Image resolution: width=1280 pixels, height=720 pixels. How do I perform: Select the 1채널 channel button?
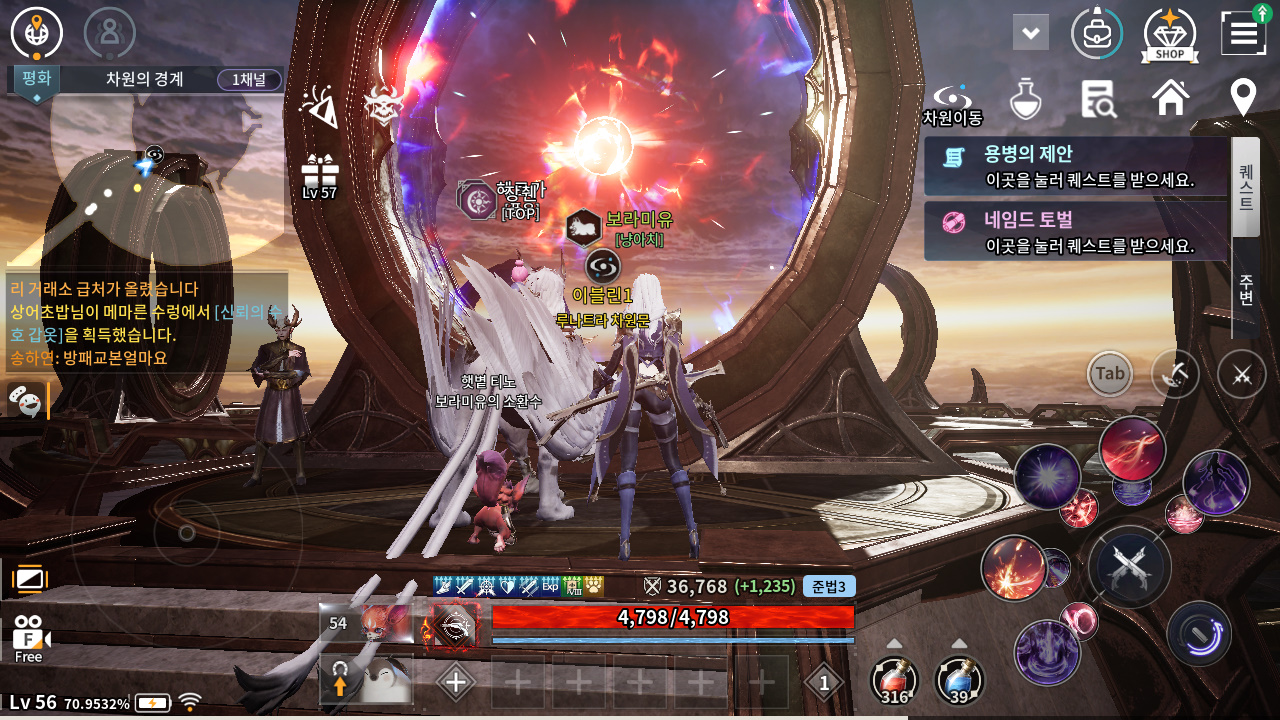pyautogui.click(x=249, y=80)
